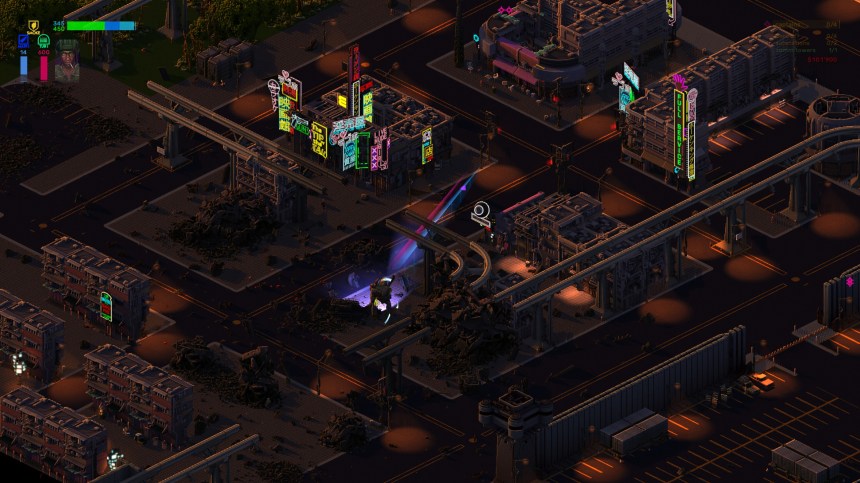The image size is (860, 483).
Task: Click the yellow shield ability icon
Action: (32, 27)
